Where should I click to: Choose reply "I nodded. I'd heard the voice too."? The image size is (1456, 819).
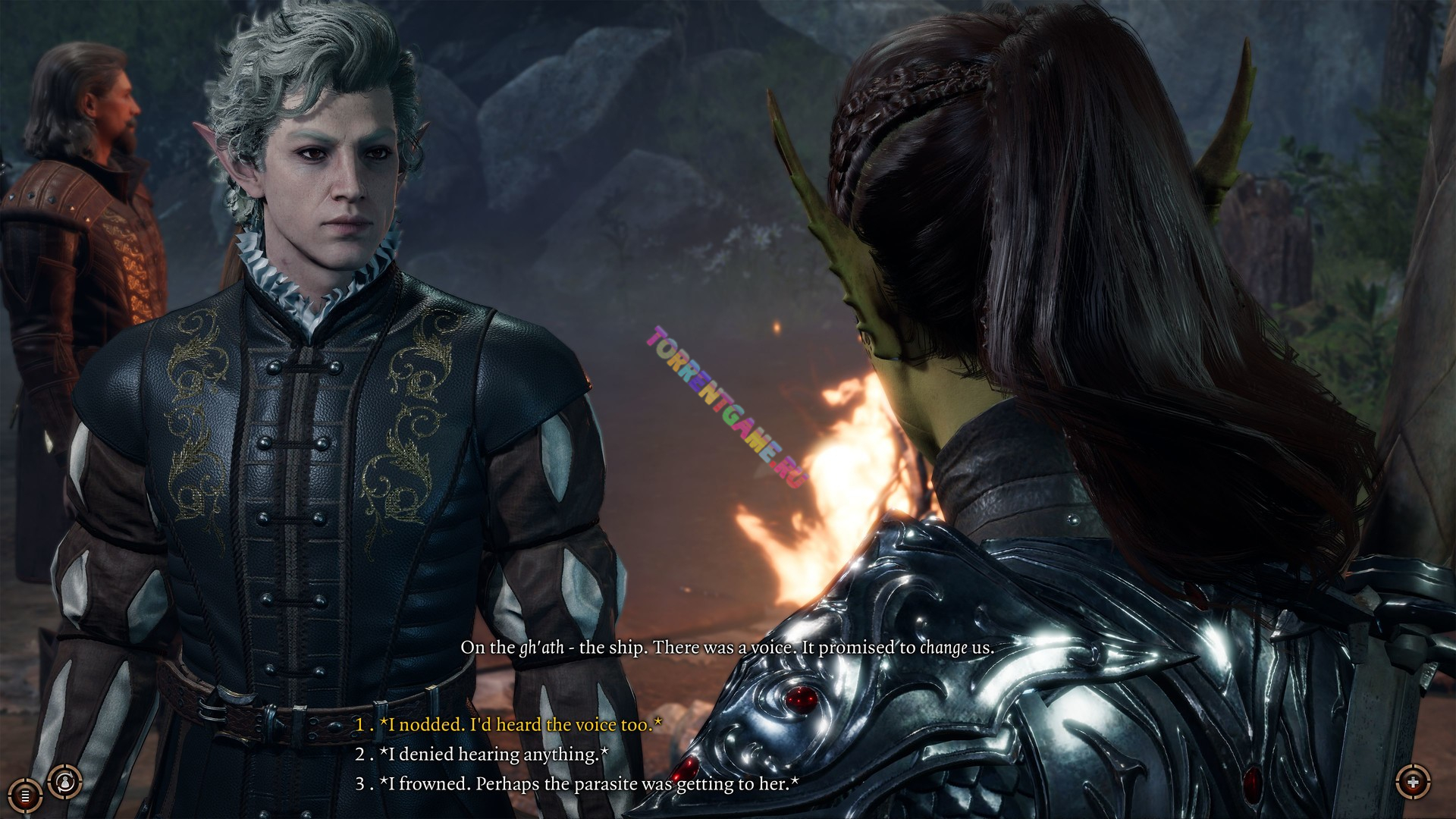[520, 725]
